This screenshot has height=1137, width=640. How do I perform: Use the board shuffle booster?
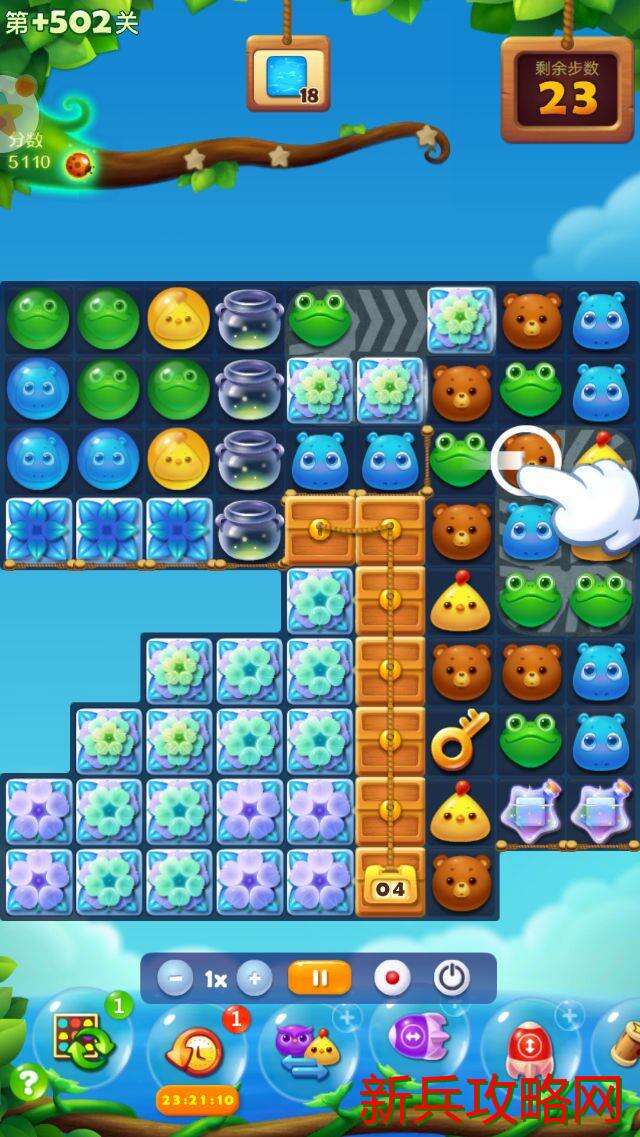tap(84, 1042)
